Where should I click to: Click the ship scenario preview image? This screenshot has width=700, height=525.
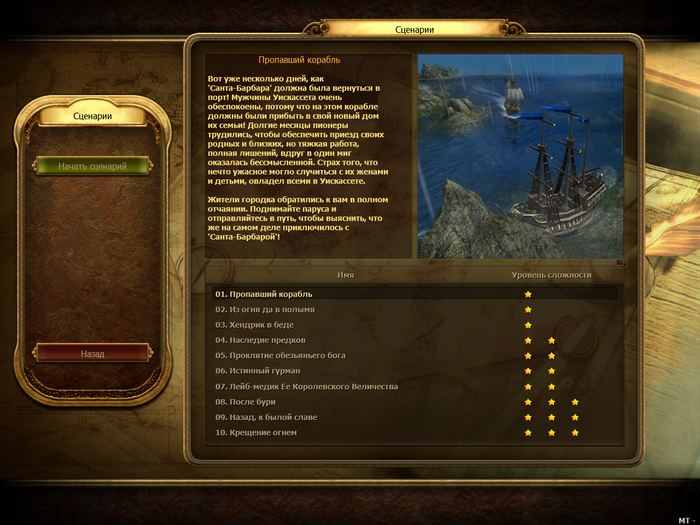click(519, 156)
